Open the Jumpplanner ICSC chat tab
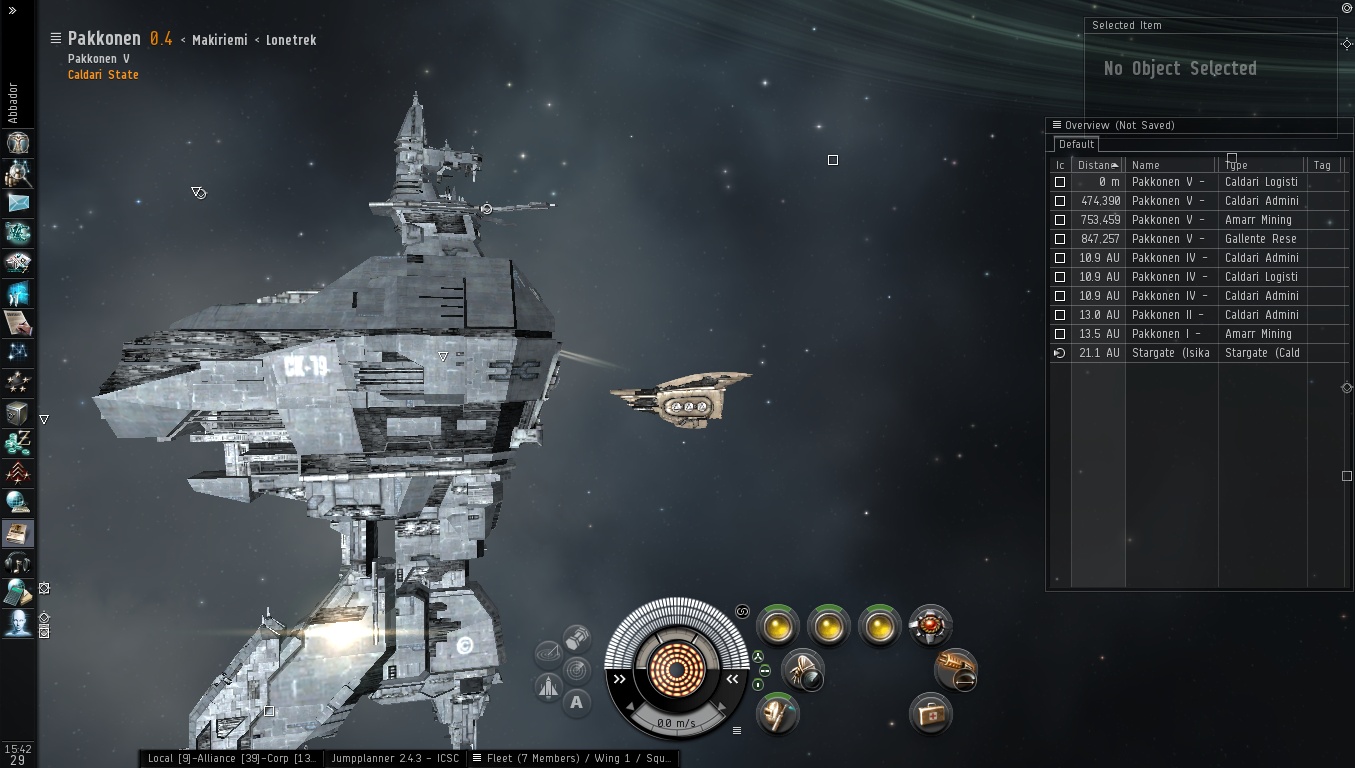1355x768 pixels. (x=395, y=758)
